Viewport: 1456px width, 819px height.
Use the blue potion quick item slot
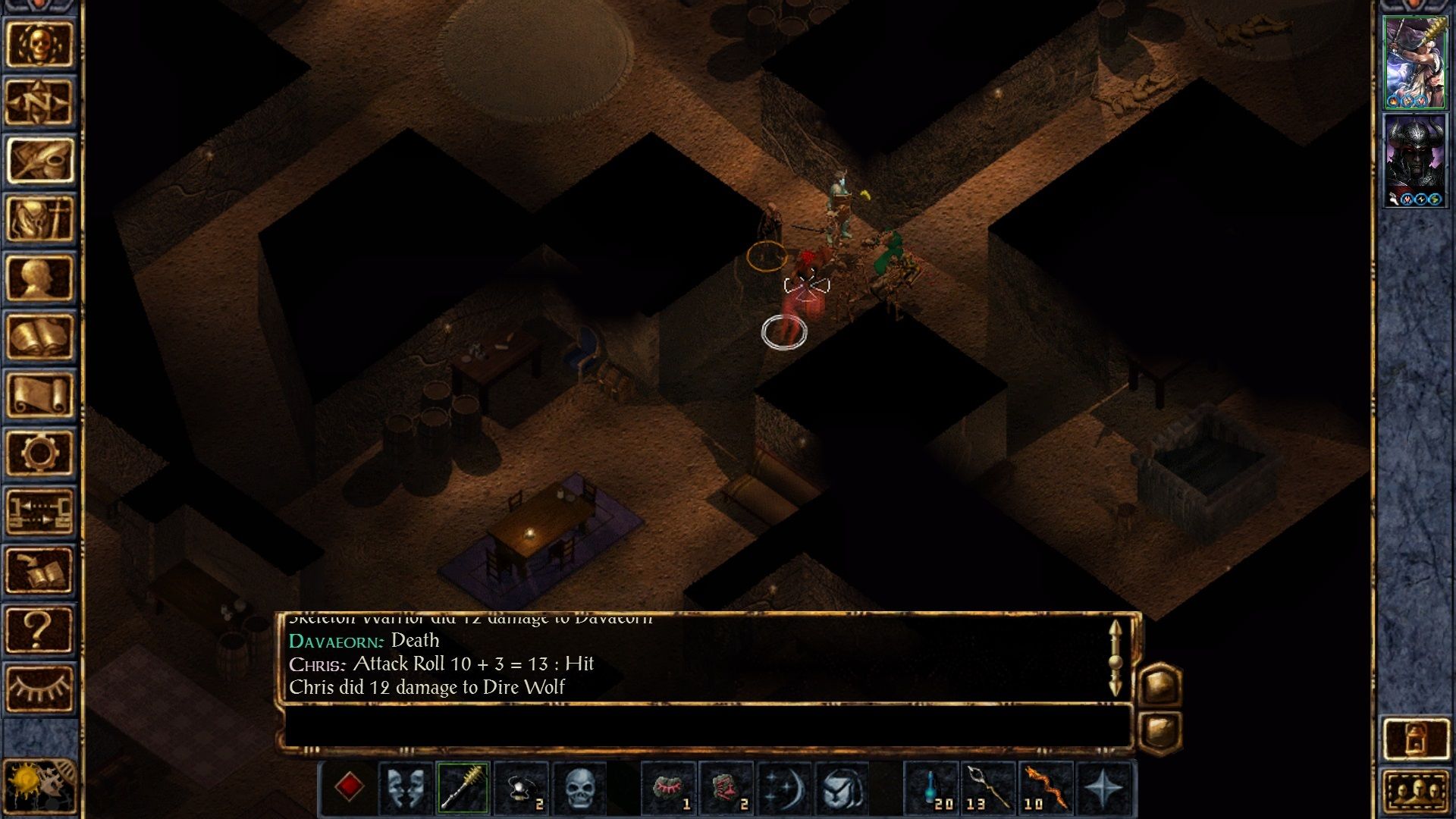(x=931, y=789)
